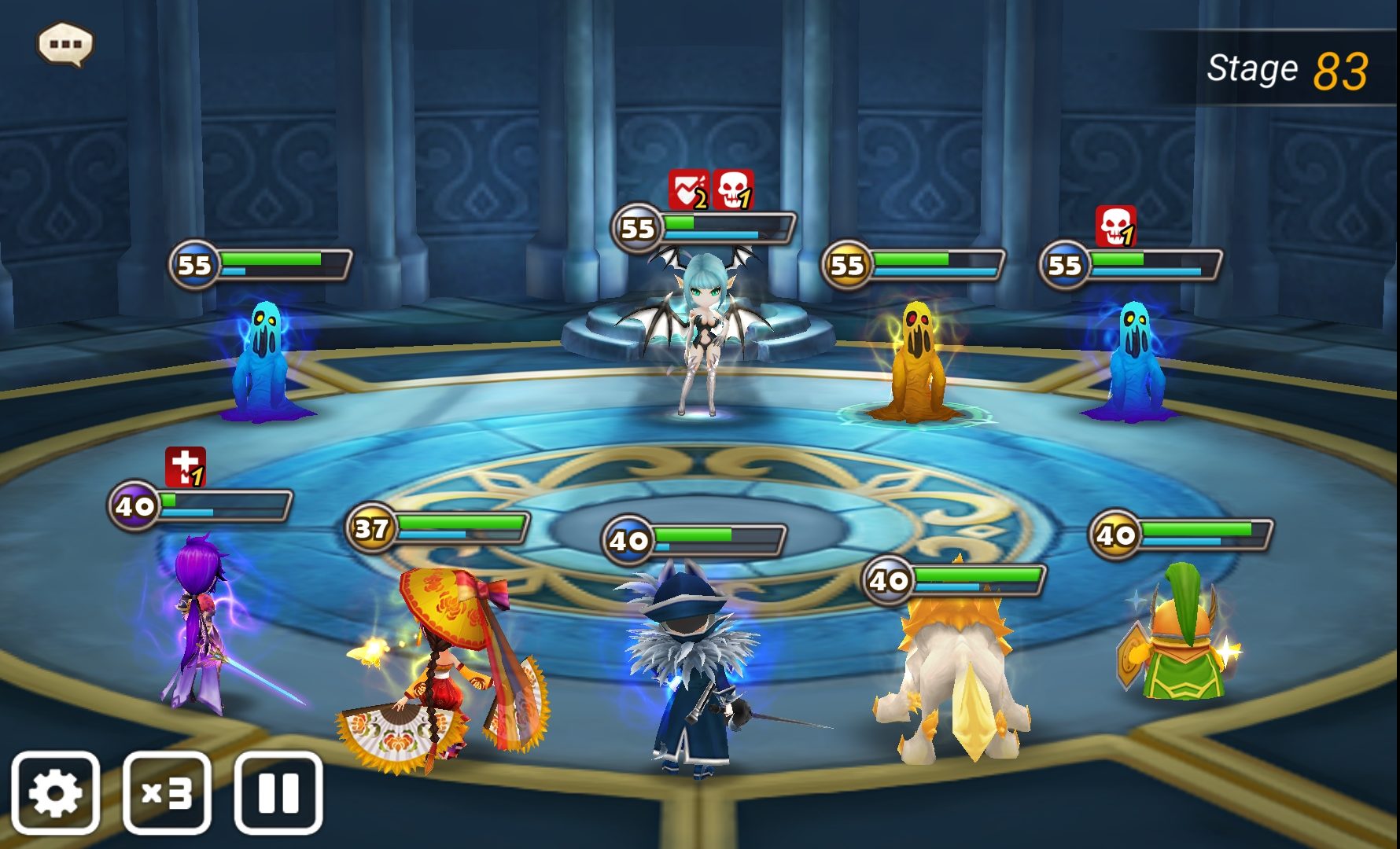
Task: Open the chat speech bubble
Action: pyautogui.click(x=65, y=44)
